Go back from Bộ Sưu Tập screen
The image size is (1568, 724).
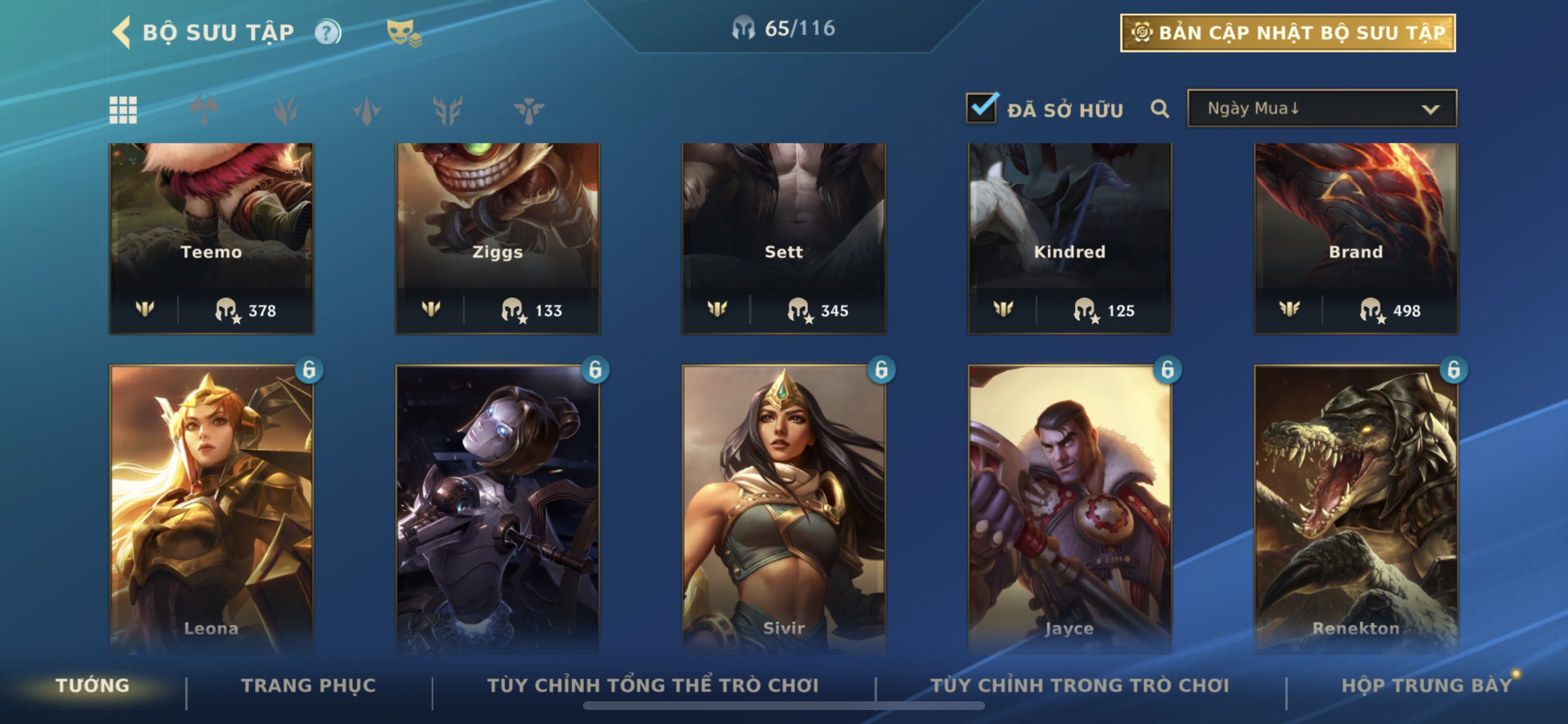pos(122,31)
